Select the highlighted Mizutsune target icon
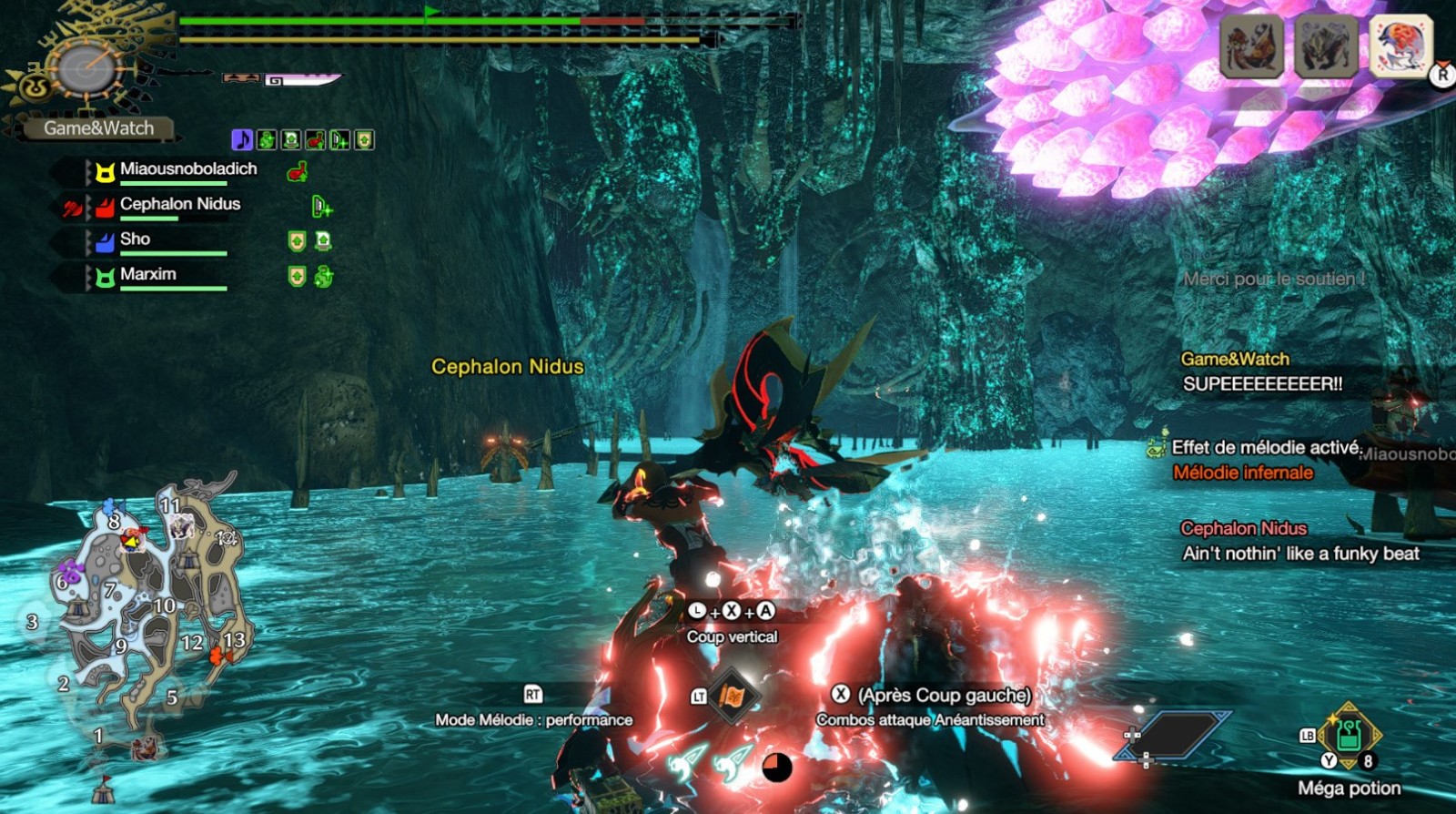 pos(1400,46)
